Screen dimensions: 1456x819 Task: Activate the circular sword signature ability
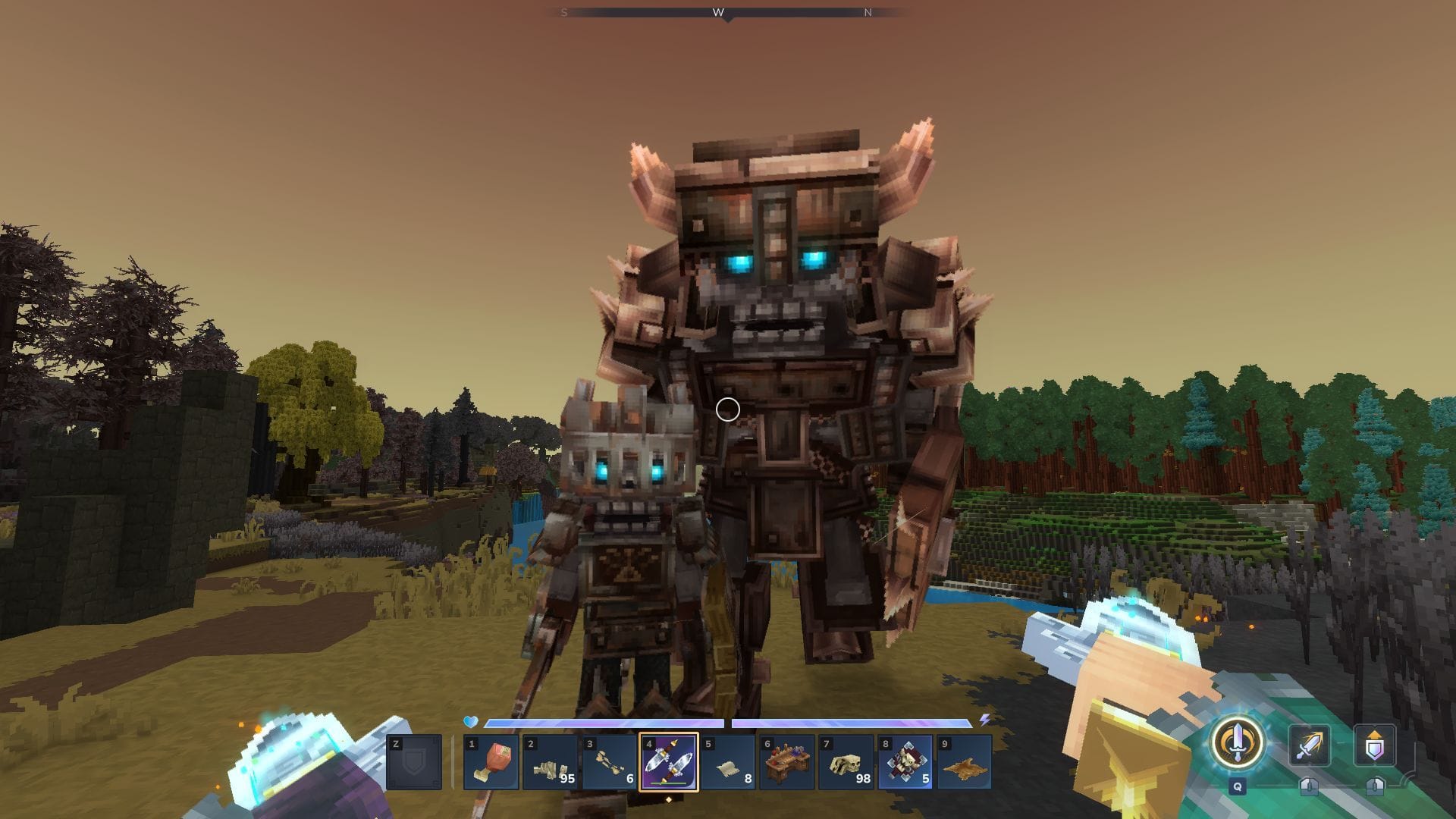[x=1237, y=744]
